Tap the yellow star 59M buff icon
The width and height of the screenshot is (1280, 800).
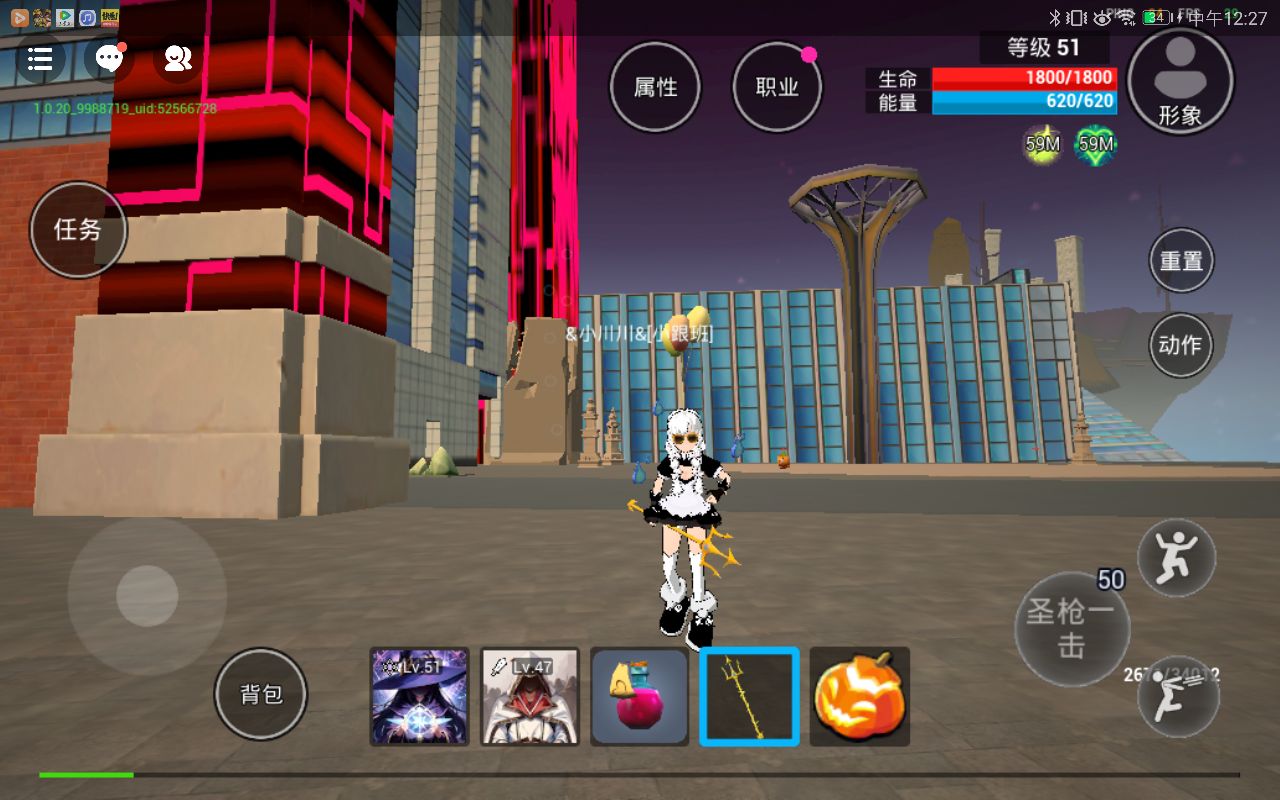tap(1042, 145)
